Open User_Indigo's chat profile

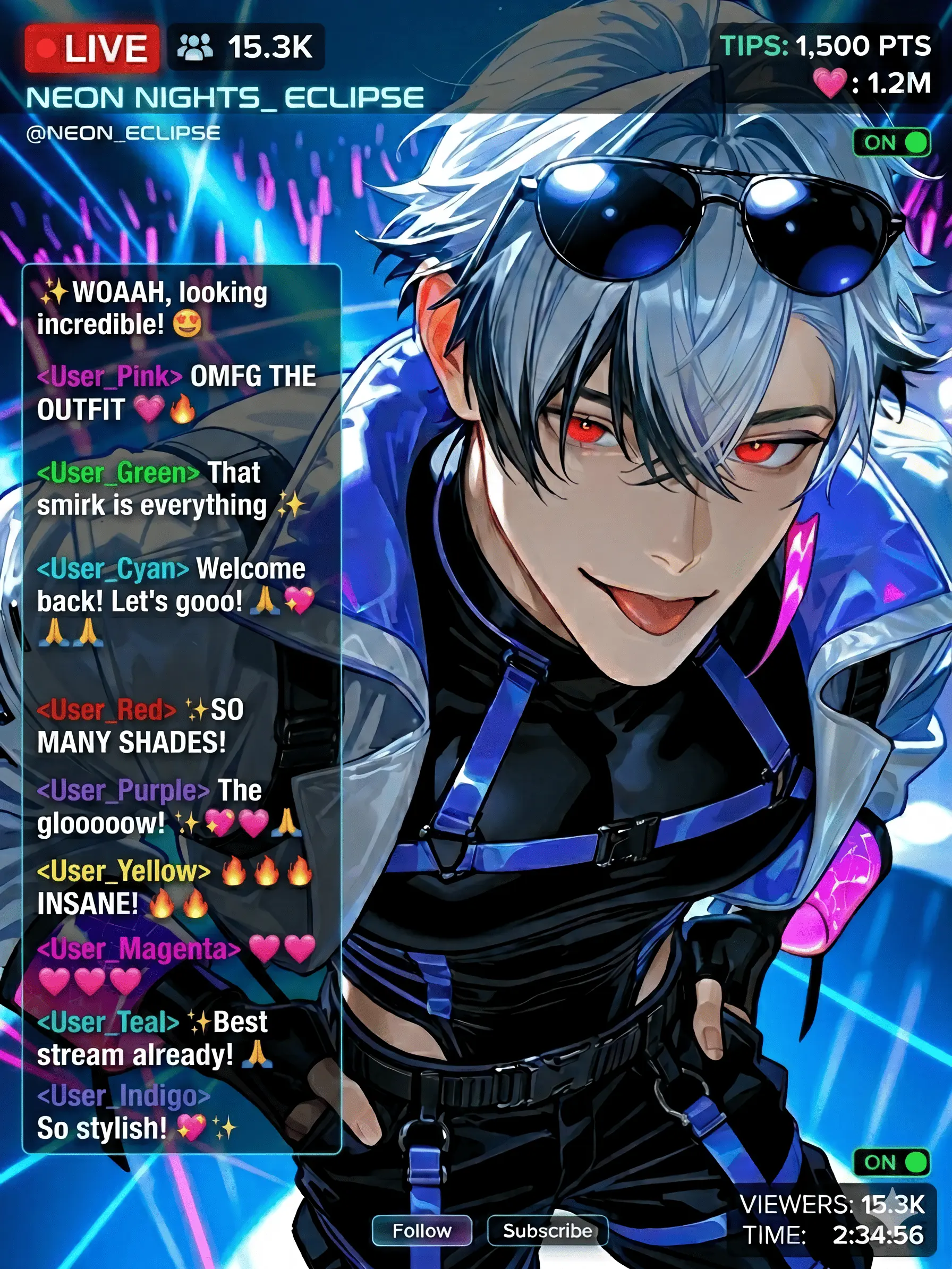pos(124,1095)
